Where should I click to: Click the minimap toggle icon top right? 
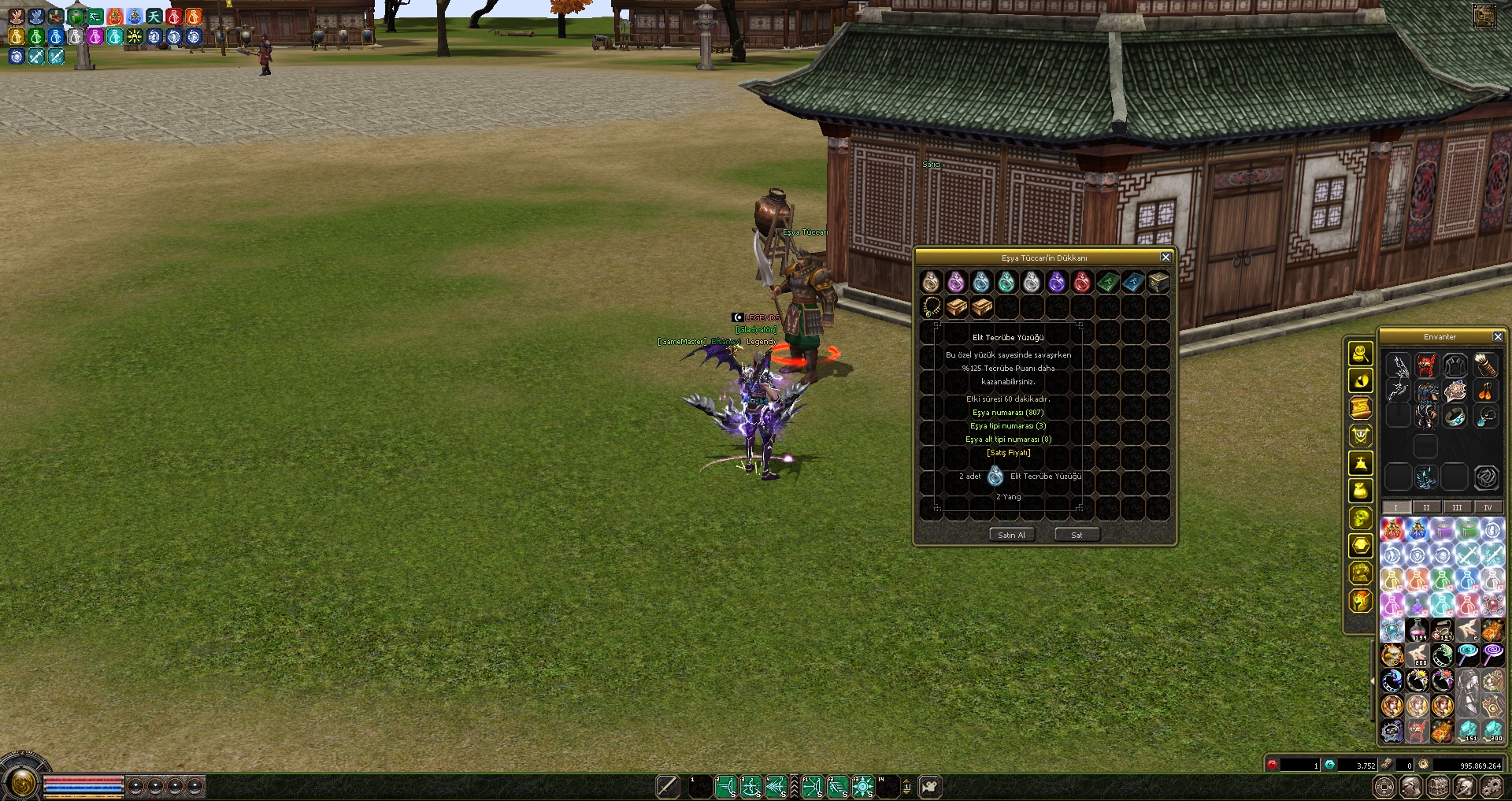point(1484,16)
